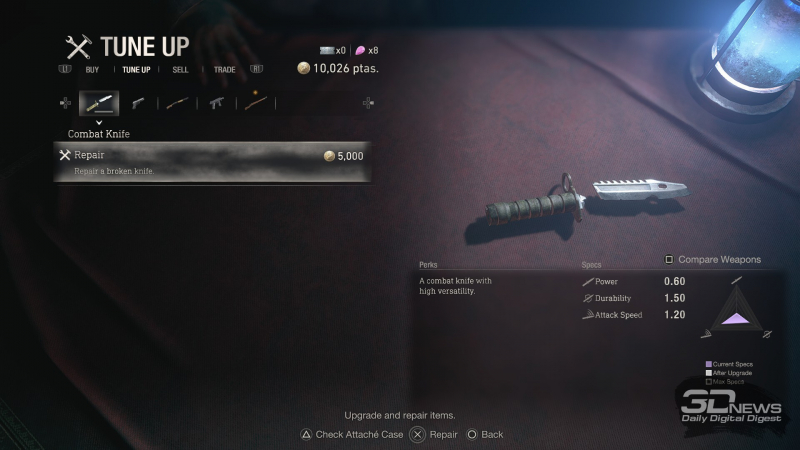Pick the handgun weapon icon

click(138, 103)
